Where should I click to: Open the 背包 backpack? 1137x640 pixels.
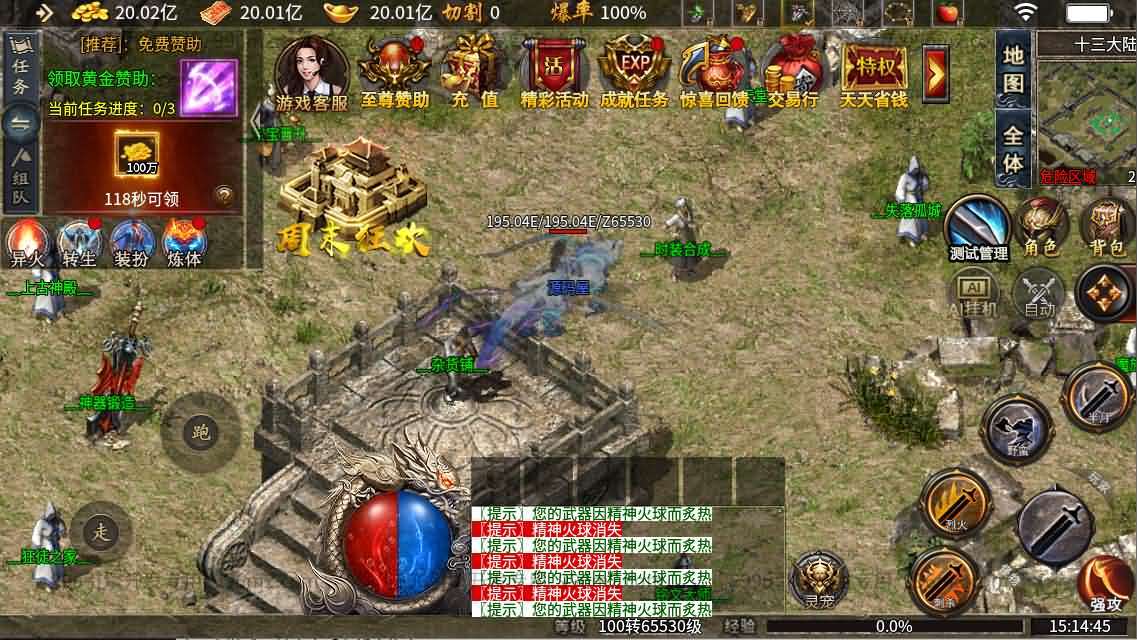pos(1106,225)
